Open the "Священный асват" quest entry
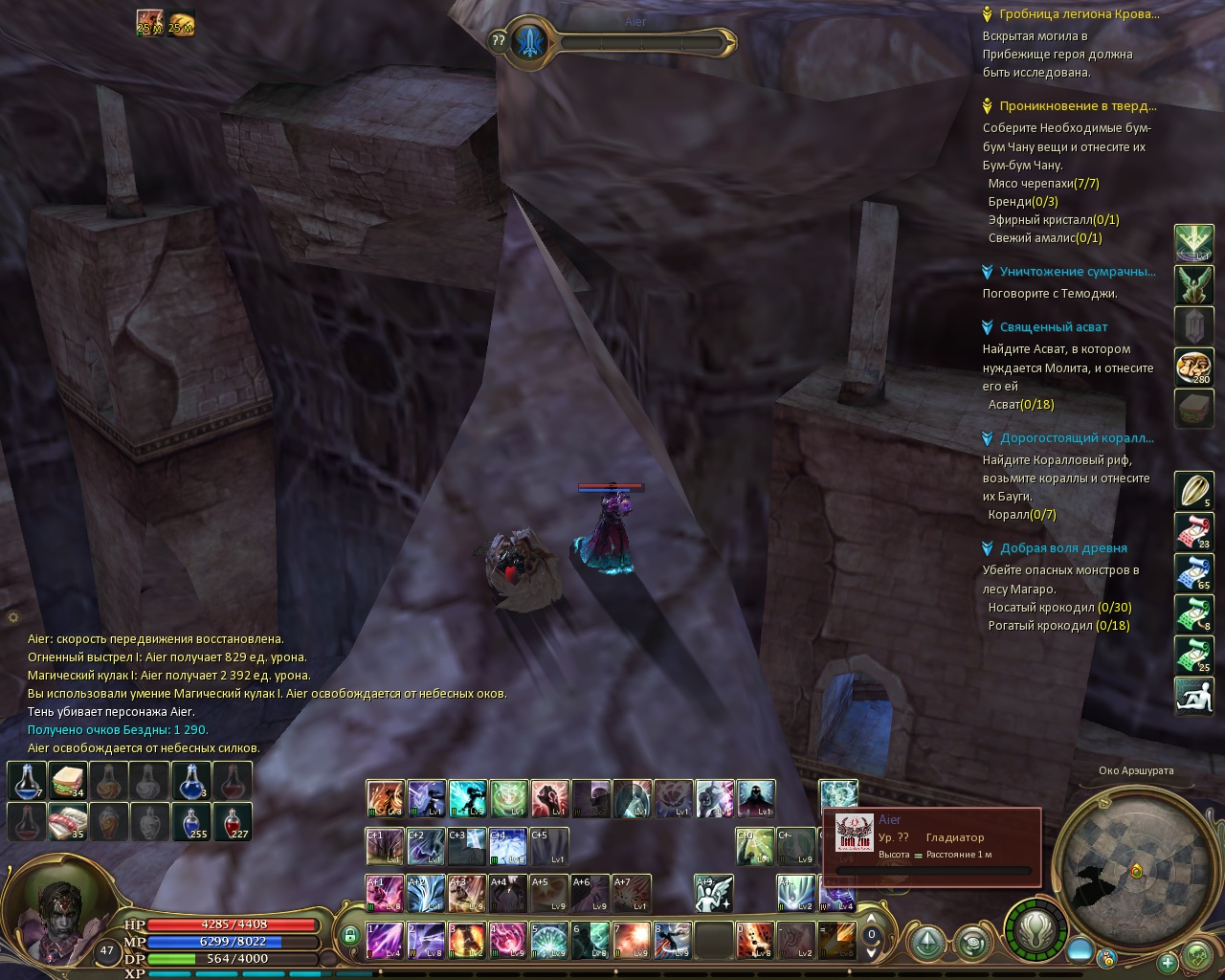Image resolution: width=1225 pixels, height=980 pixels. [1053, 327]
